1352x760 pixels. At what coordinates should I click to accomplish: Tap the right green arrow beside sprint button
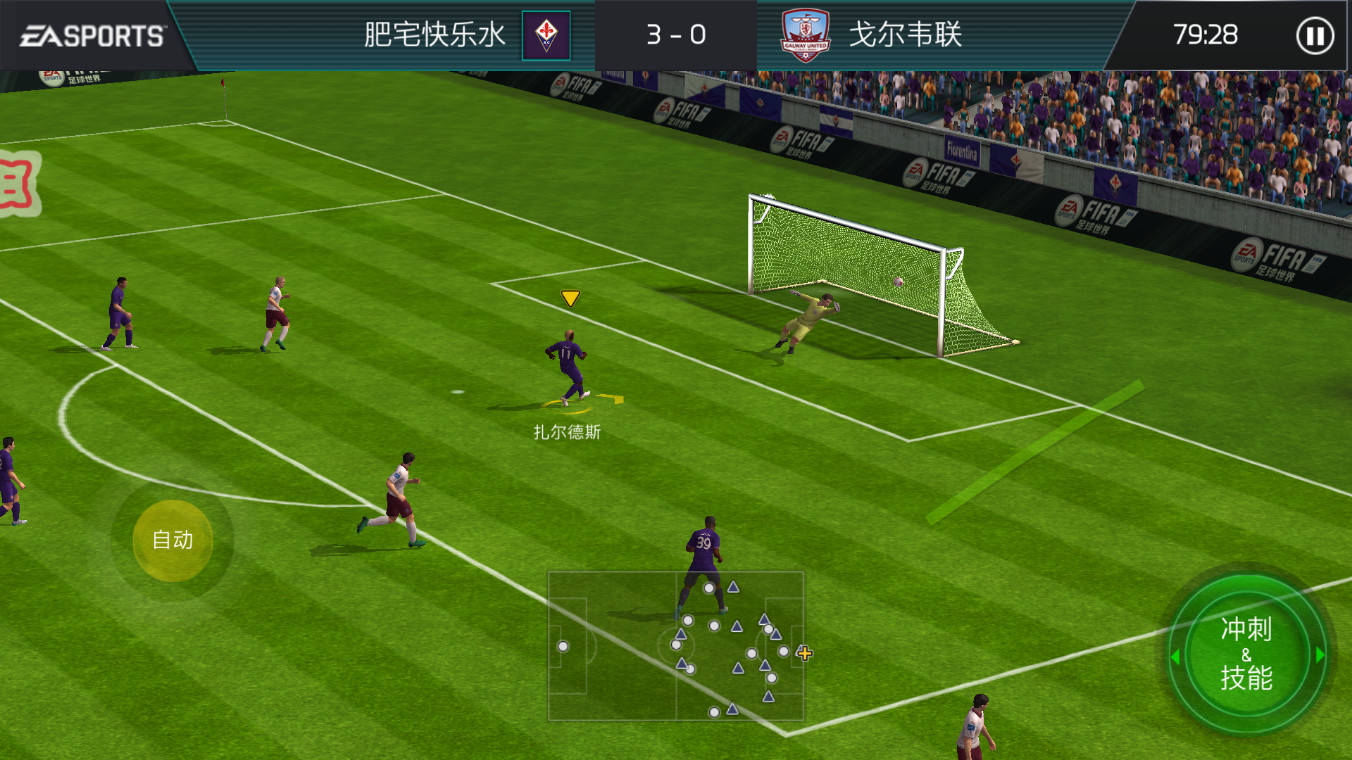click(x=1322, y=653)
